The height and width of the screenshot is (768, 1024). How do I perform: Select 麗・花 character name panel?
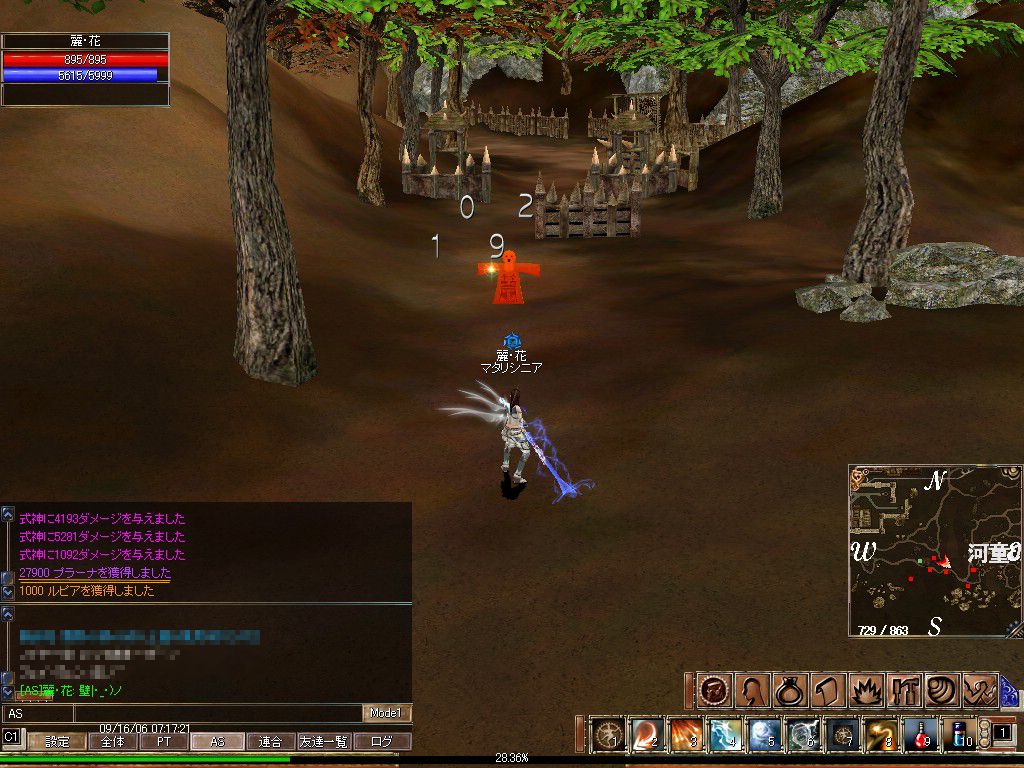pos(85,42)
